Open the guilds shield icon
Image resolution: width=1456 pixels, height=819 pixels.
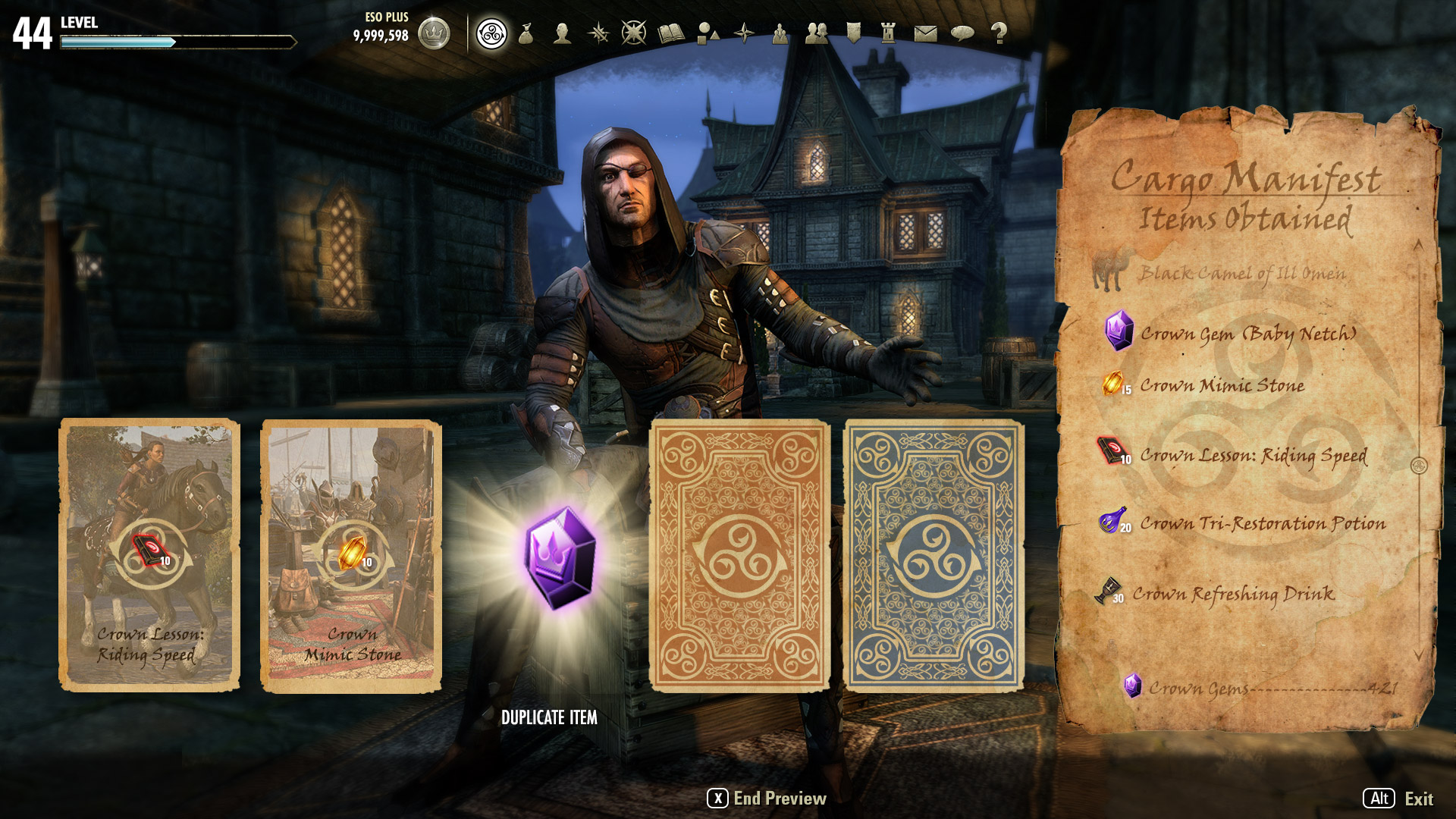pos(853,33)
